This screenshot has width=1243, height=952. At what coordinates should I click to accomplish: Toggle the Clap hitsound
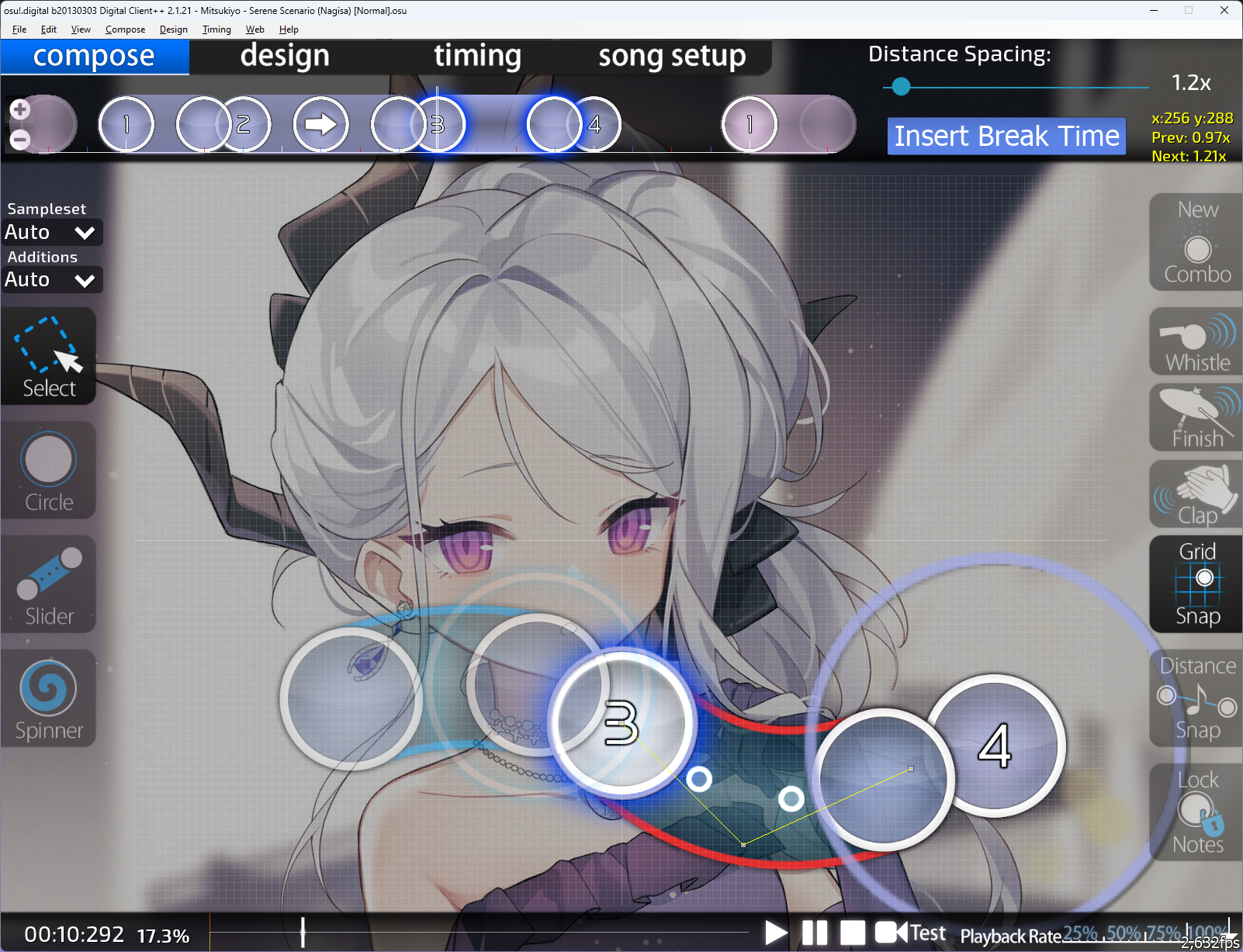point(1196,494)
